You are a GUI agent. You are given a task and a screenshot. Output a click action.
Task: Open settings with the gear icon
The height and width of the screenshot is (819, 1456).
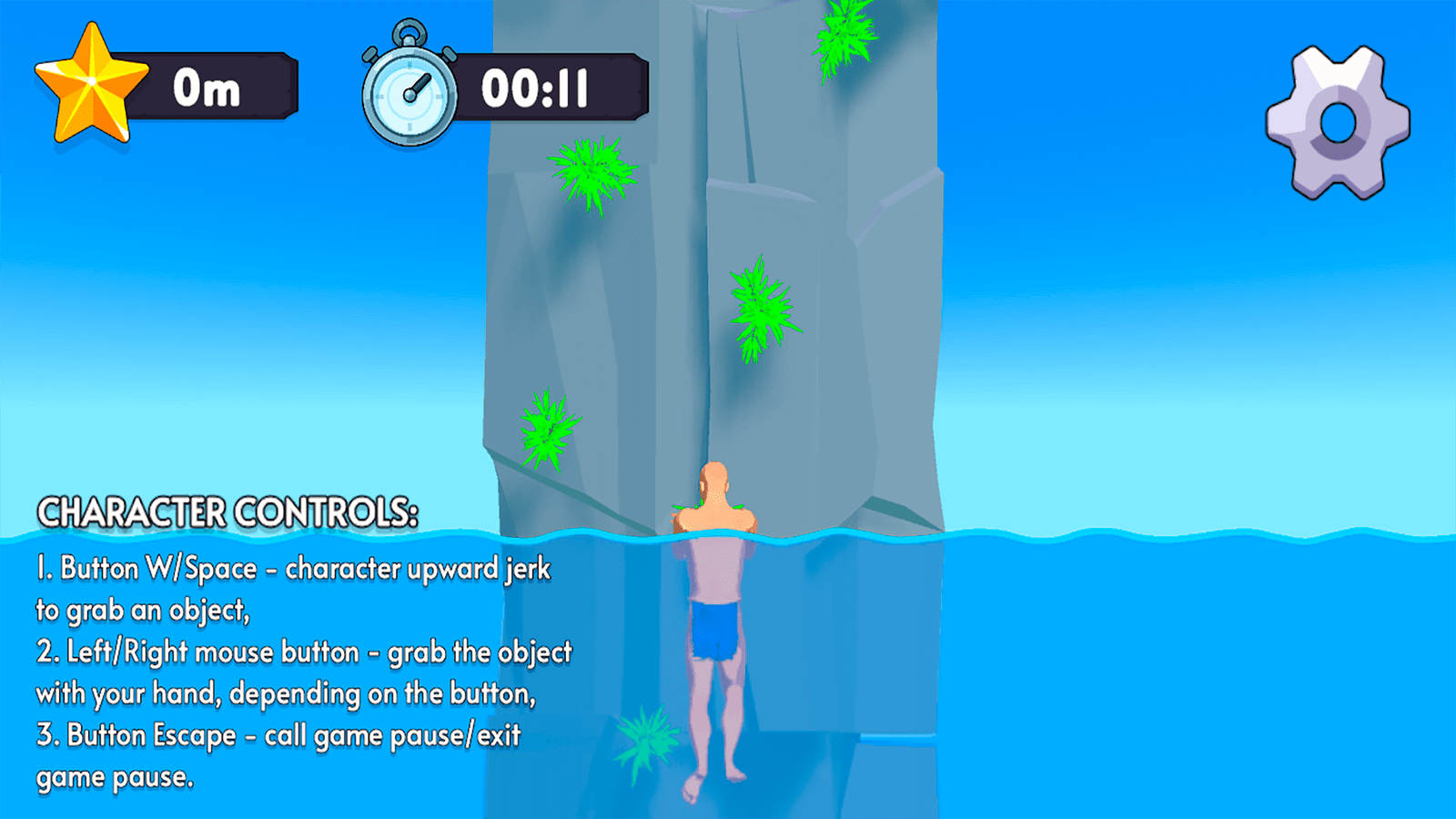1337,123
